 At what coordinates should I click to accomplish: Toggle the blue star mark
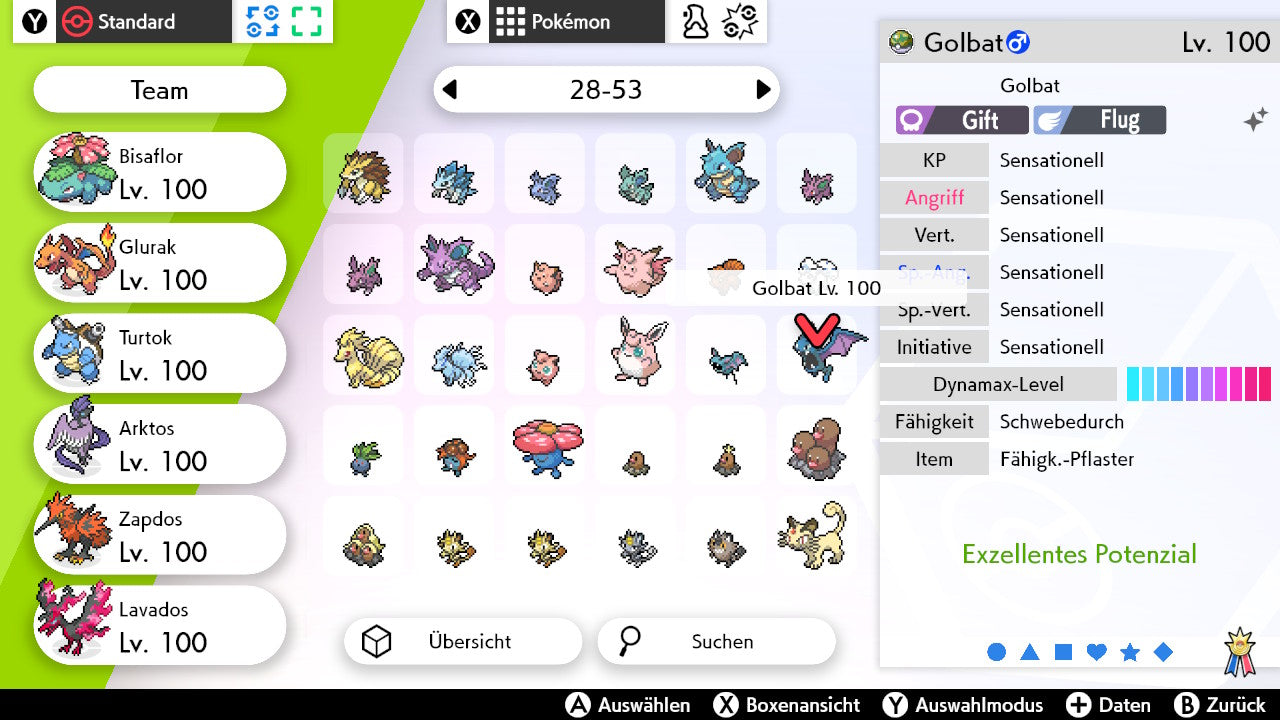tap(1130, 651)
